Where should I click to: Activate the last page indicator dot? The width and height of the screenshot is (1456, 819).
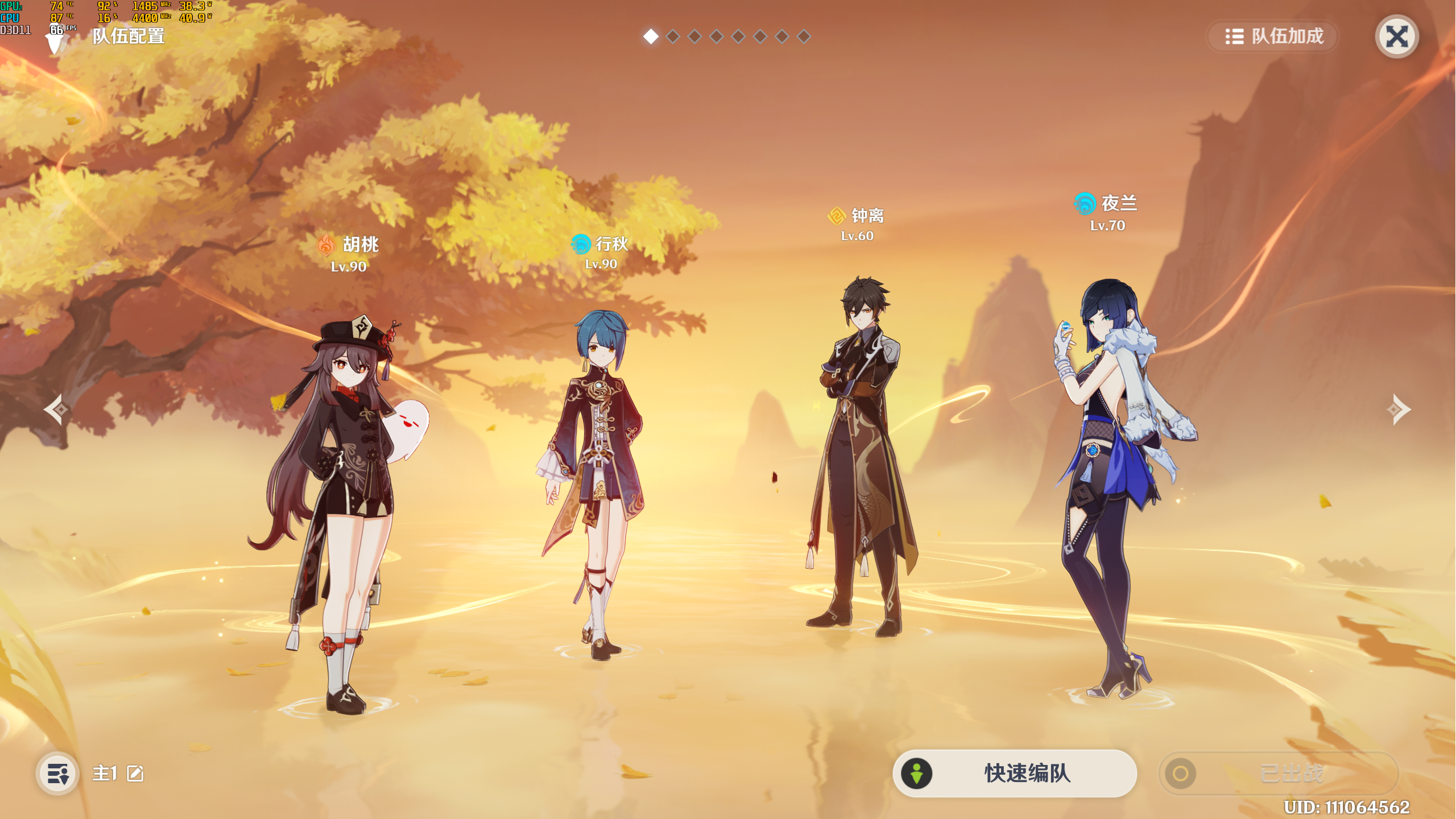[x=803, y=36]
